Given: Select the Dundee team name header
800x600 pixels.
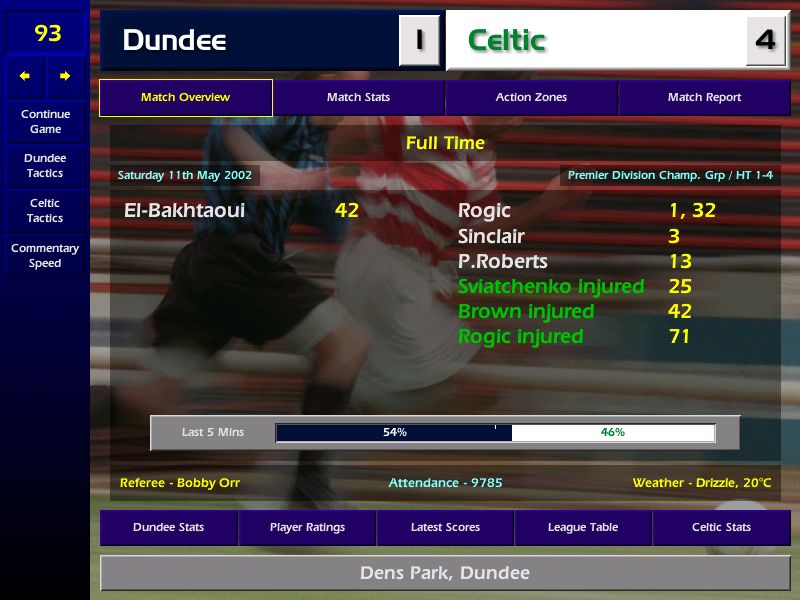Looking at the screenshot, I should (174, 41).
